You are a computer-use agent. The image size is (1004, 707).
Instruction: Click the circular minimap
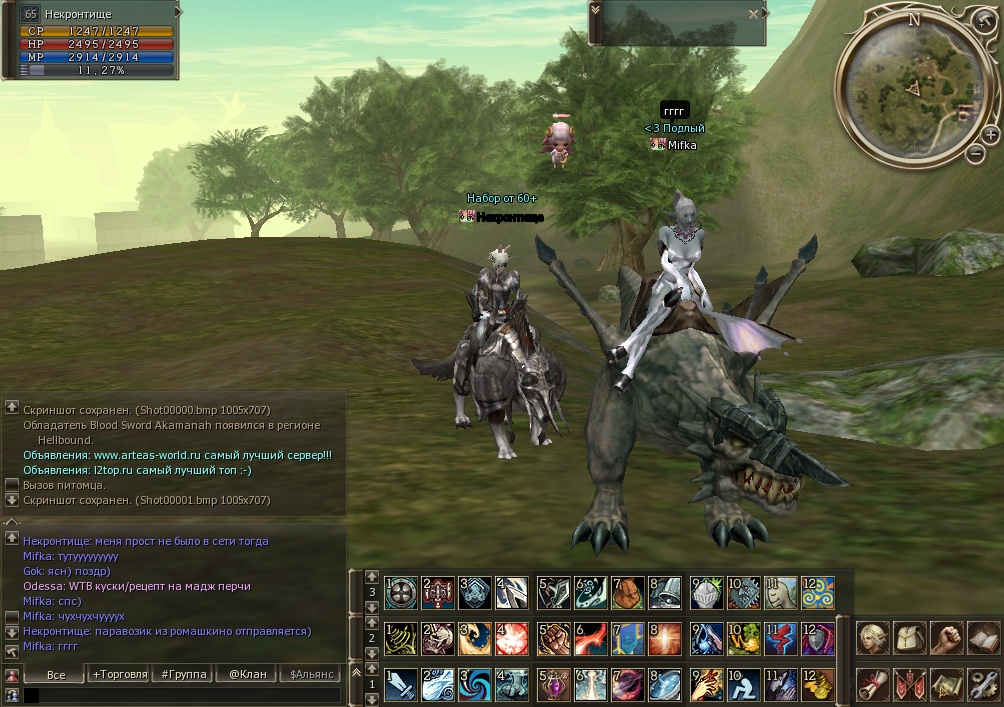coord(912,85)
